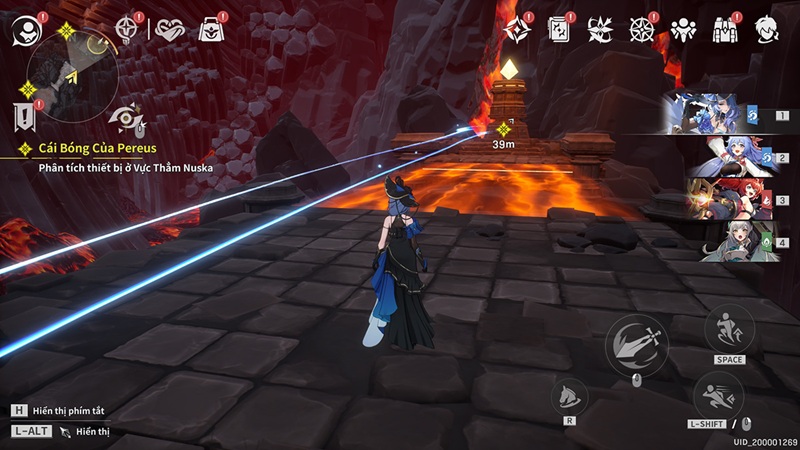Viewport: 800px width, 450px height.
Task: Open the flower with arrows icon
Action: click(x=600, y=30)
